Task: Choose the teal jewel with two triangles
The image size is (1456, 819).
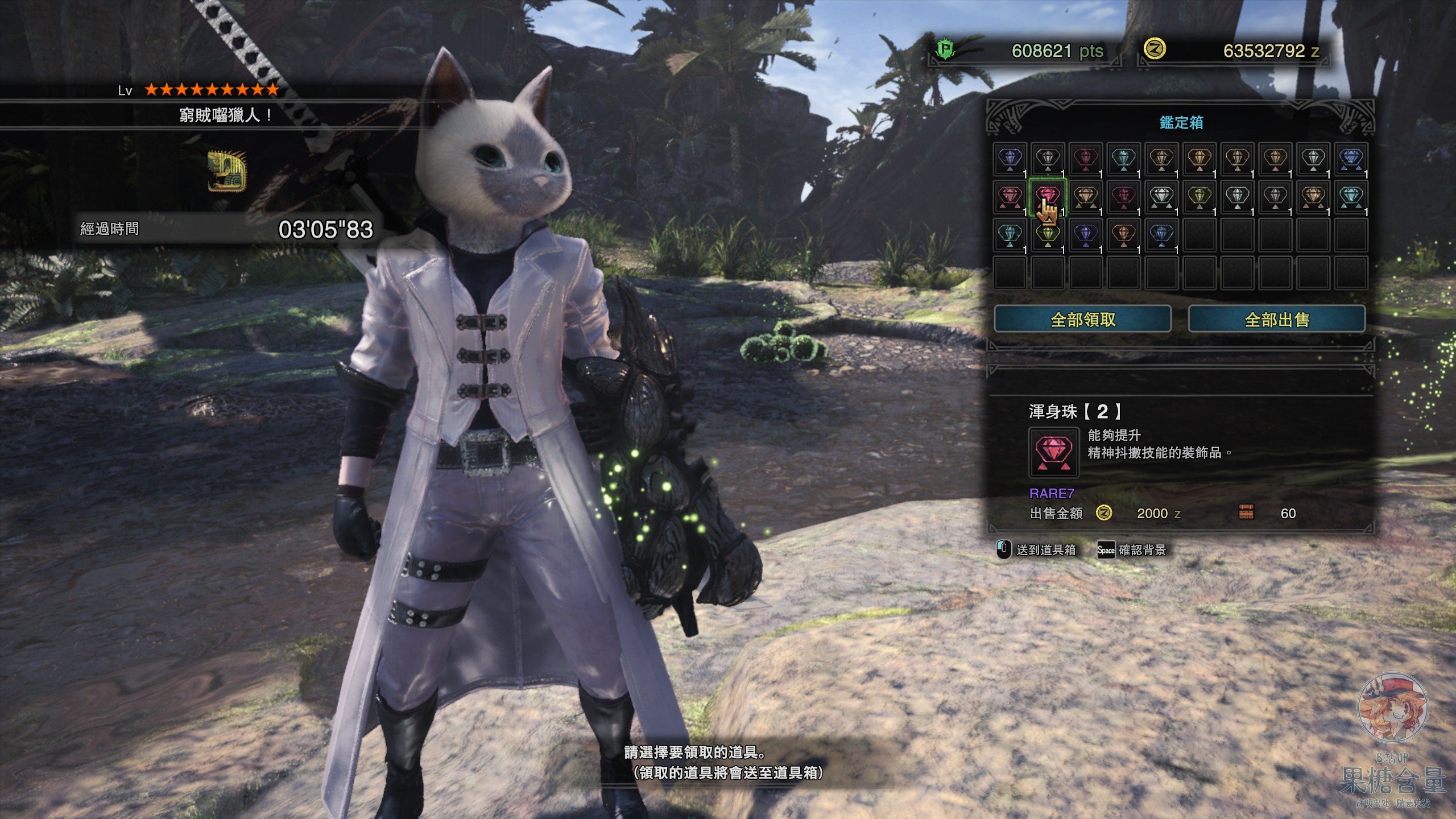Action: tap(1351, 196)
